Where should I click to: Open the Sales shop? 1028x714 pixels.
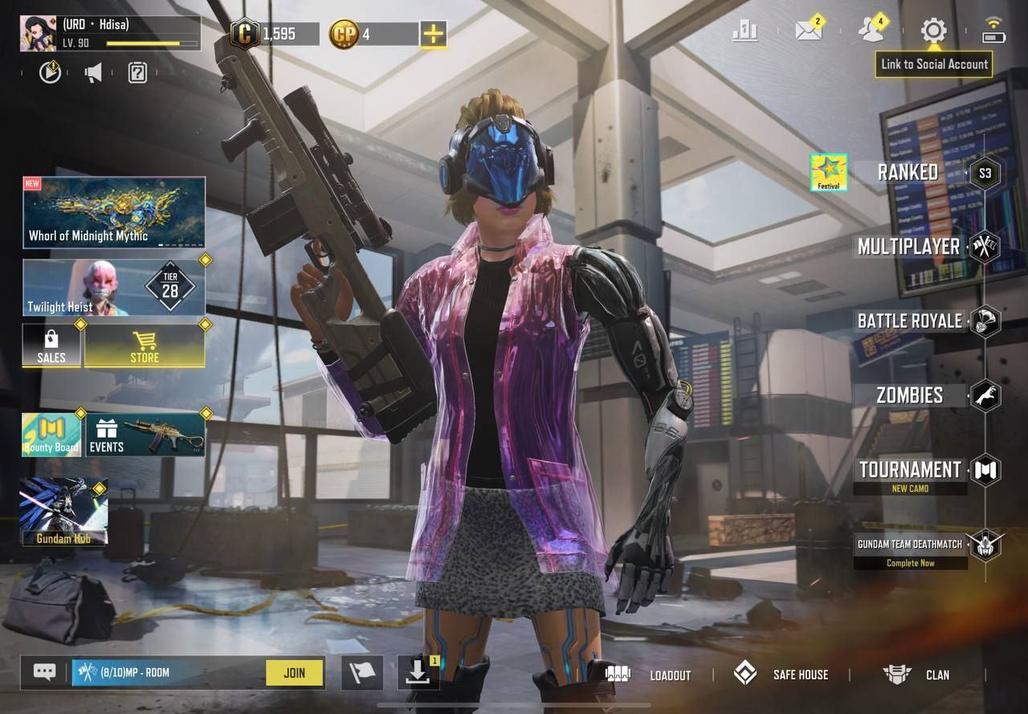pos(51,346)
